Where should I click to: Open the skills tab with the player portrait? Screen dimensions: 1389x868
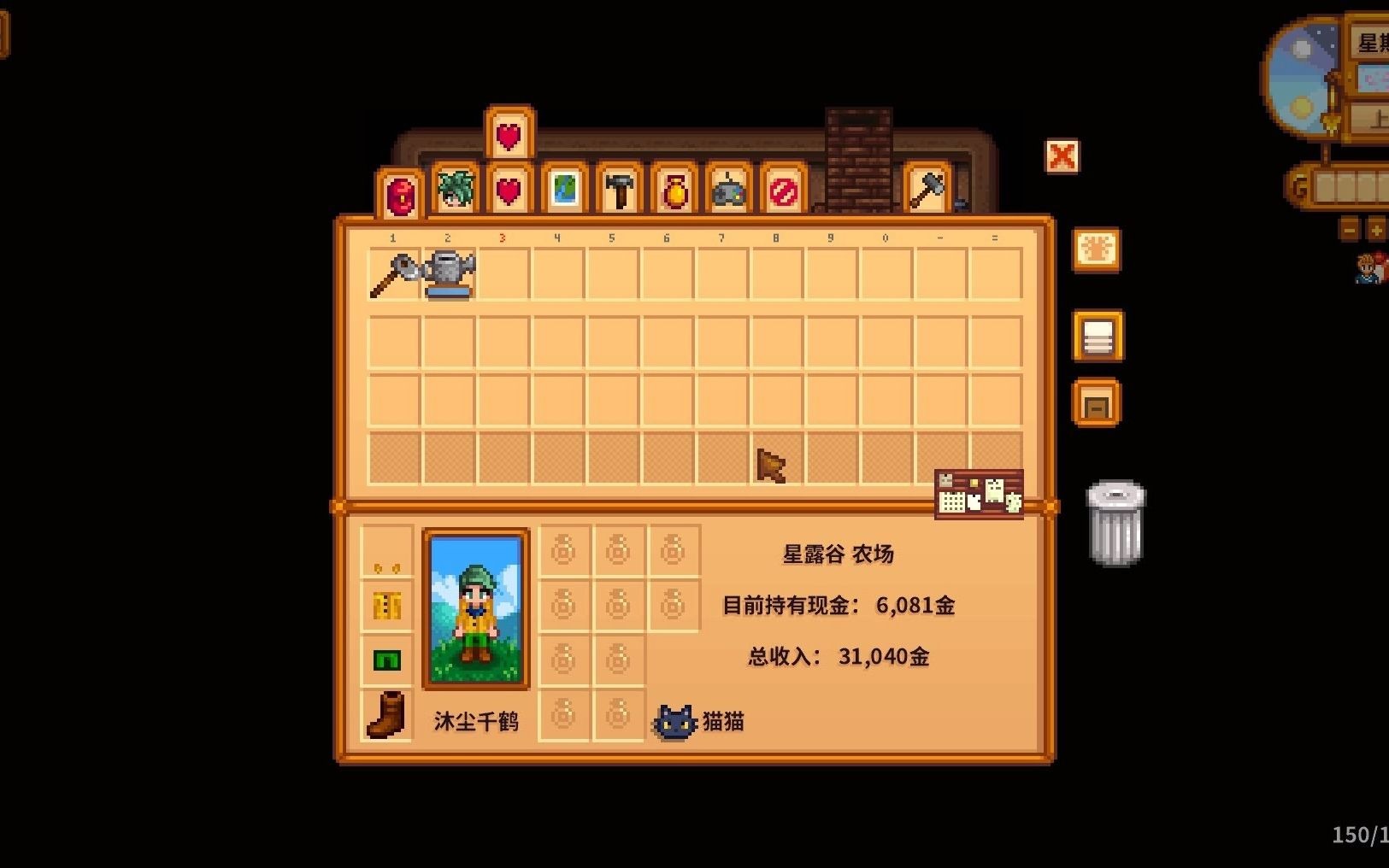[455, 191]
